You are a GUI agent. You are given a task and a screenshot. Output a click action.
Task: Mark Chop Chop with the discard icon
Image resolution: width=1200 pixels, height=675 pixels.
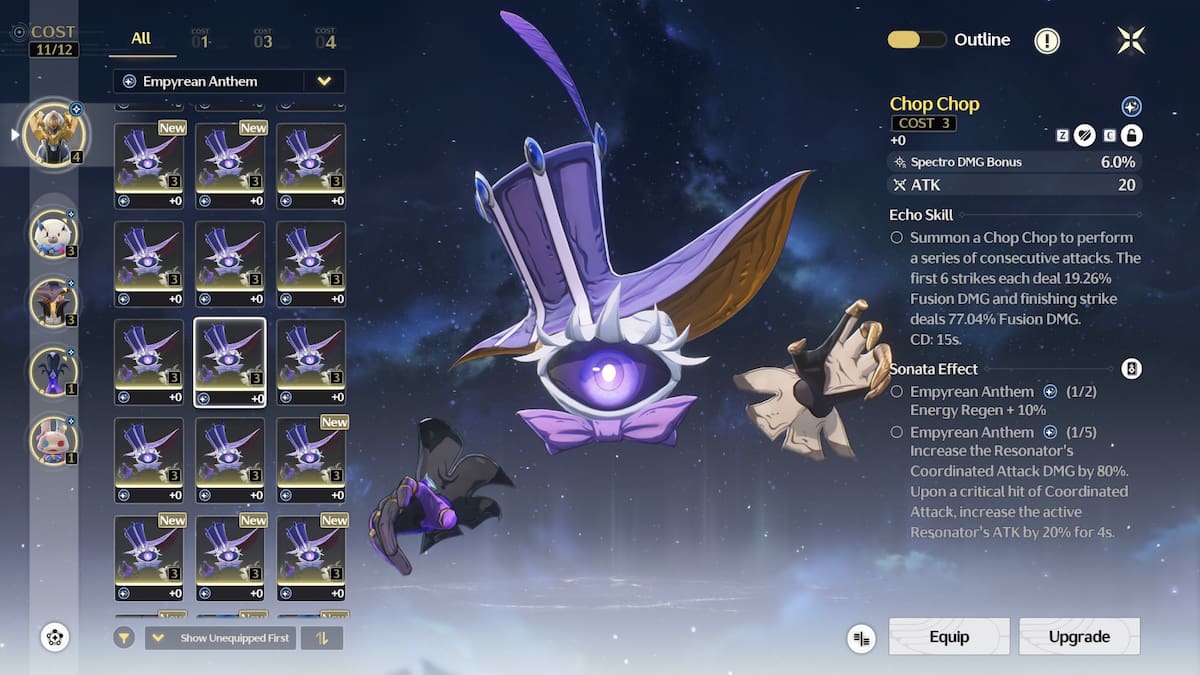[x=1085, y=135]
